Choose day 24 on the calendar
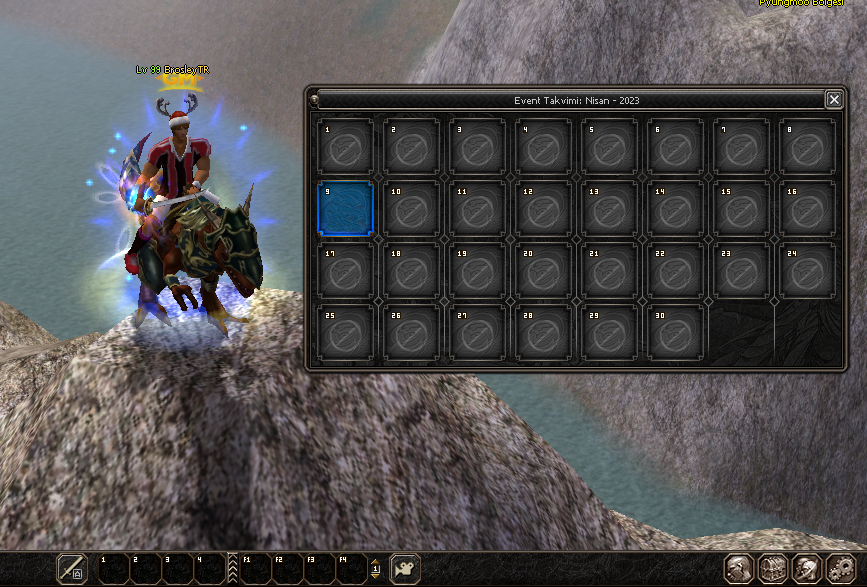 pyautogui.click(x=807, y=270)
